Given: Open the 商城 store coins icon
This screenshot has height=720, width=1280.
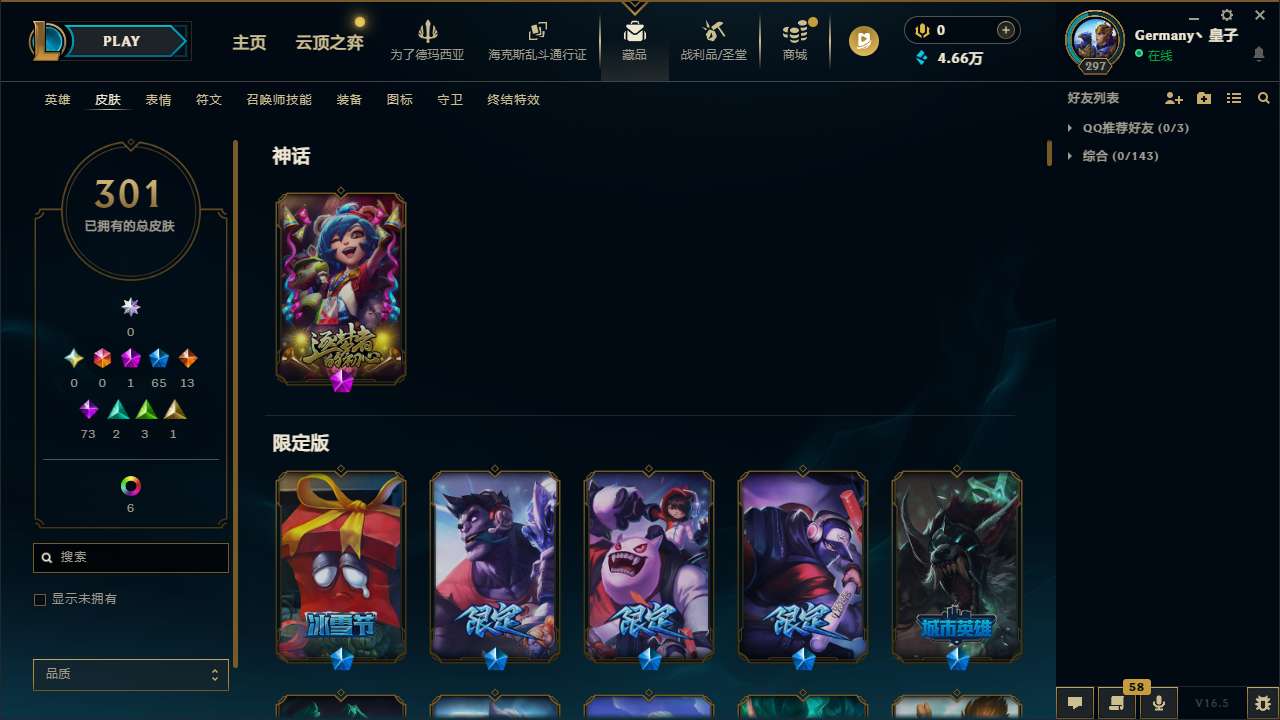Looking at the screenshot, I should (x=794, y=32).
